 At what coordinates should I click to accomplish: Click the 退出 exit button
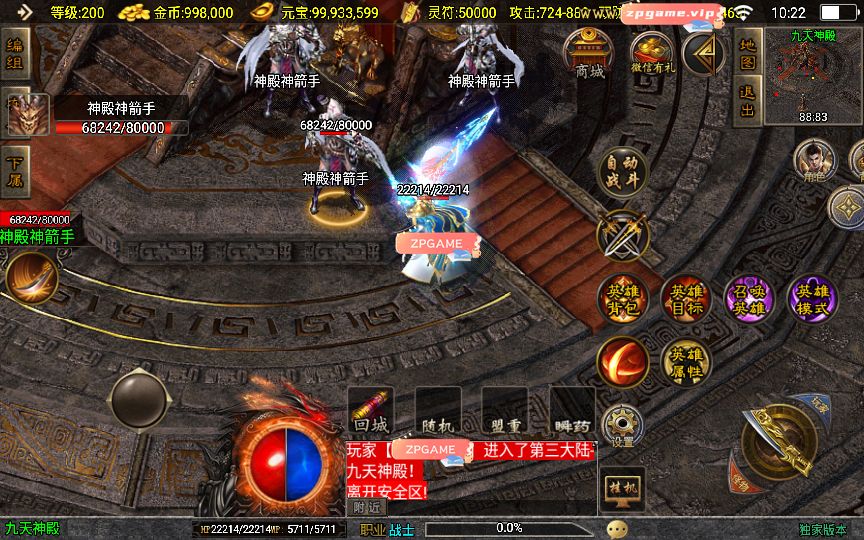[x=747, y=99]
